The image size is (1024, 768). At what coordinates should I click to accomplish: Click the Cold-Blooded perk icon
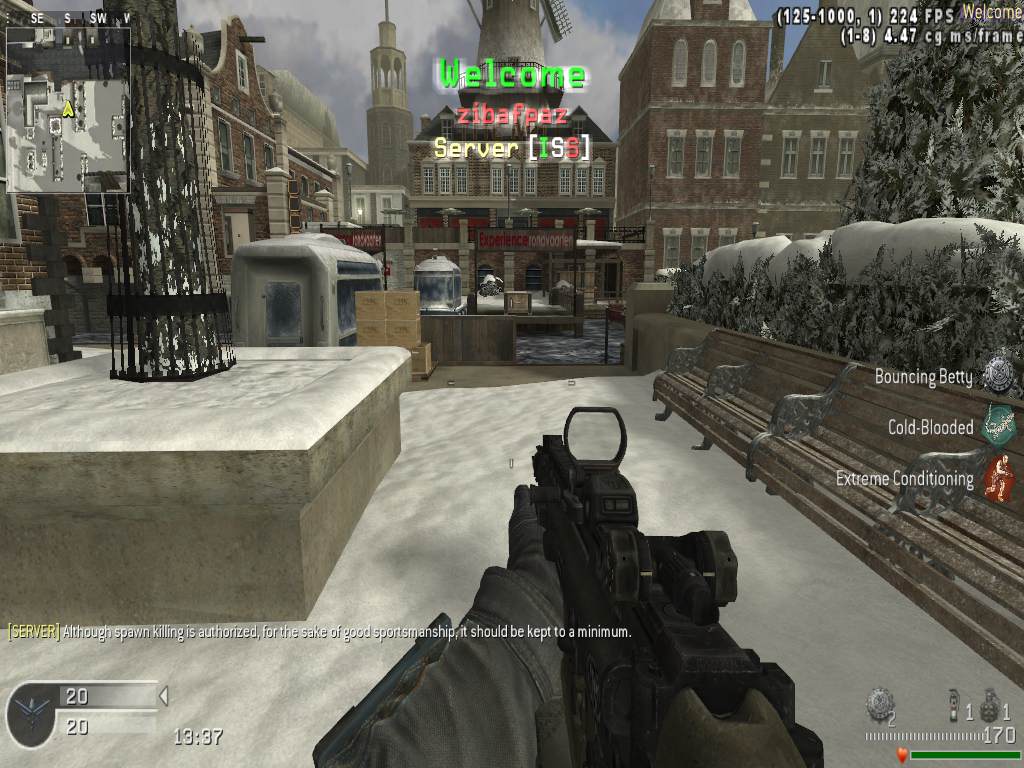[x=997, y=425]
